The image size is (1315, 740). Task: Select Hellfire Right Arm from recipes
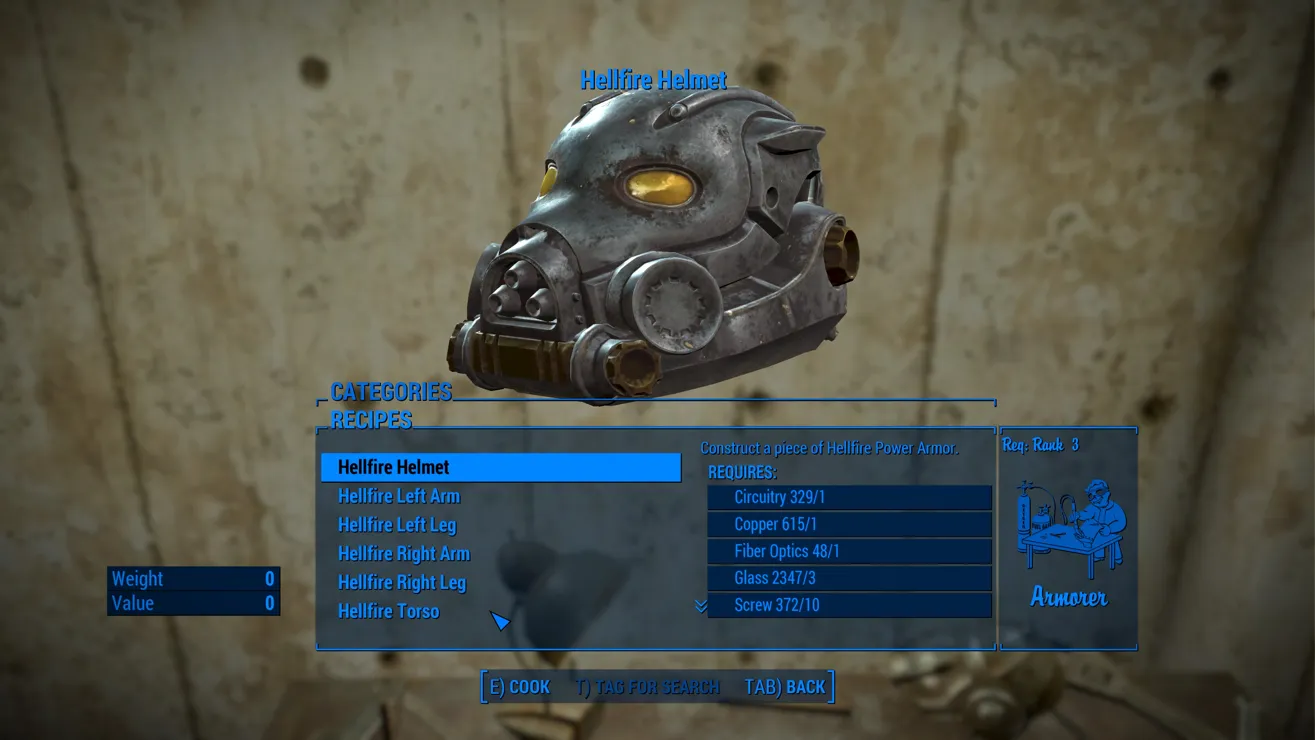point(404,554)
